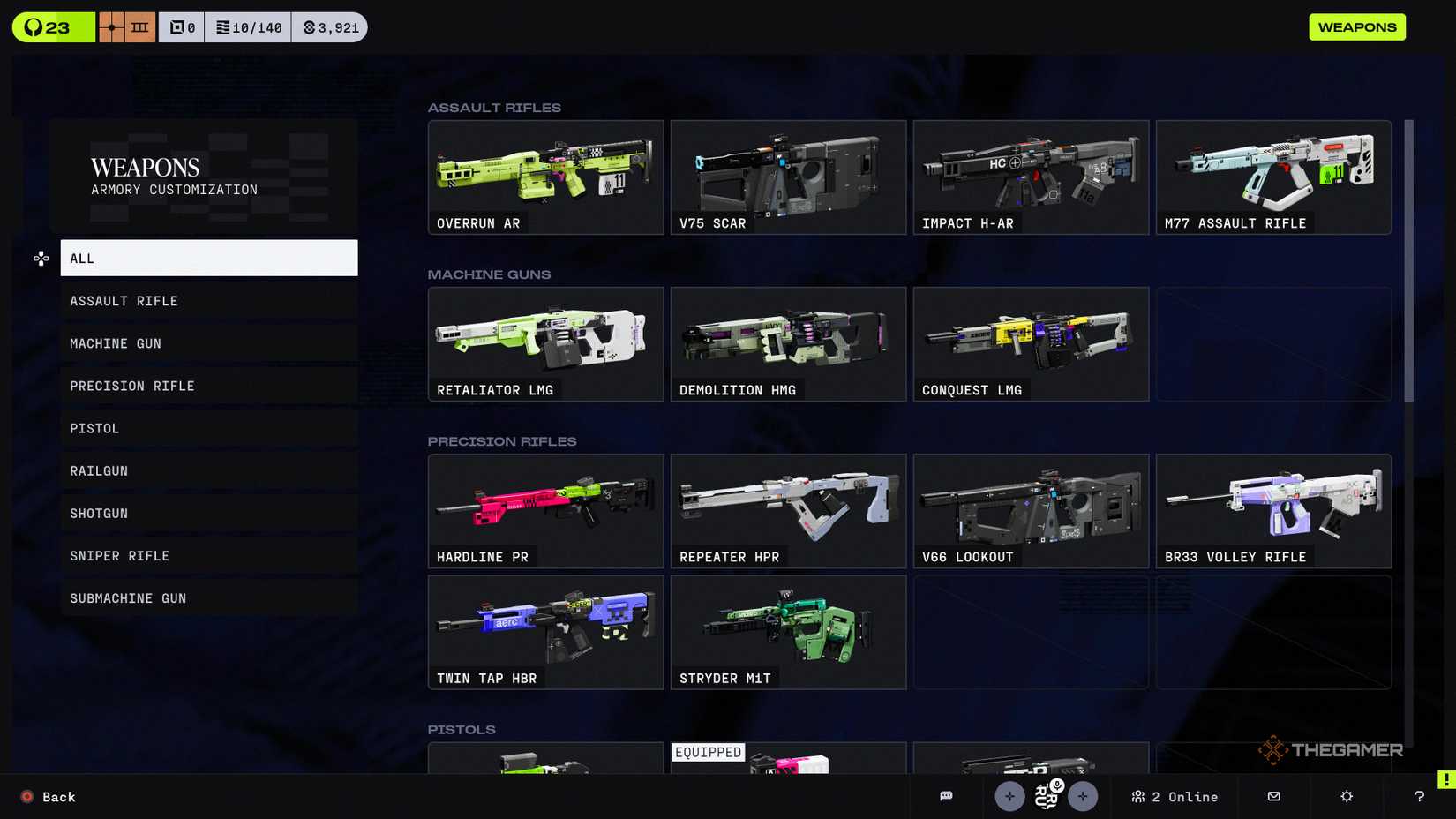Viewport: 1456px width, 819px height.
Task: Open the challenges tracker showing 10/140
Action: pyautogui.click(x=248, y=26)
